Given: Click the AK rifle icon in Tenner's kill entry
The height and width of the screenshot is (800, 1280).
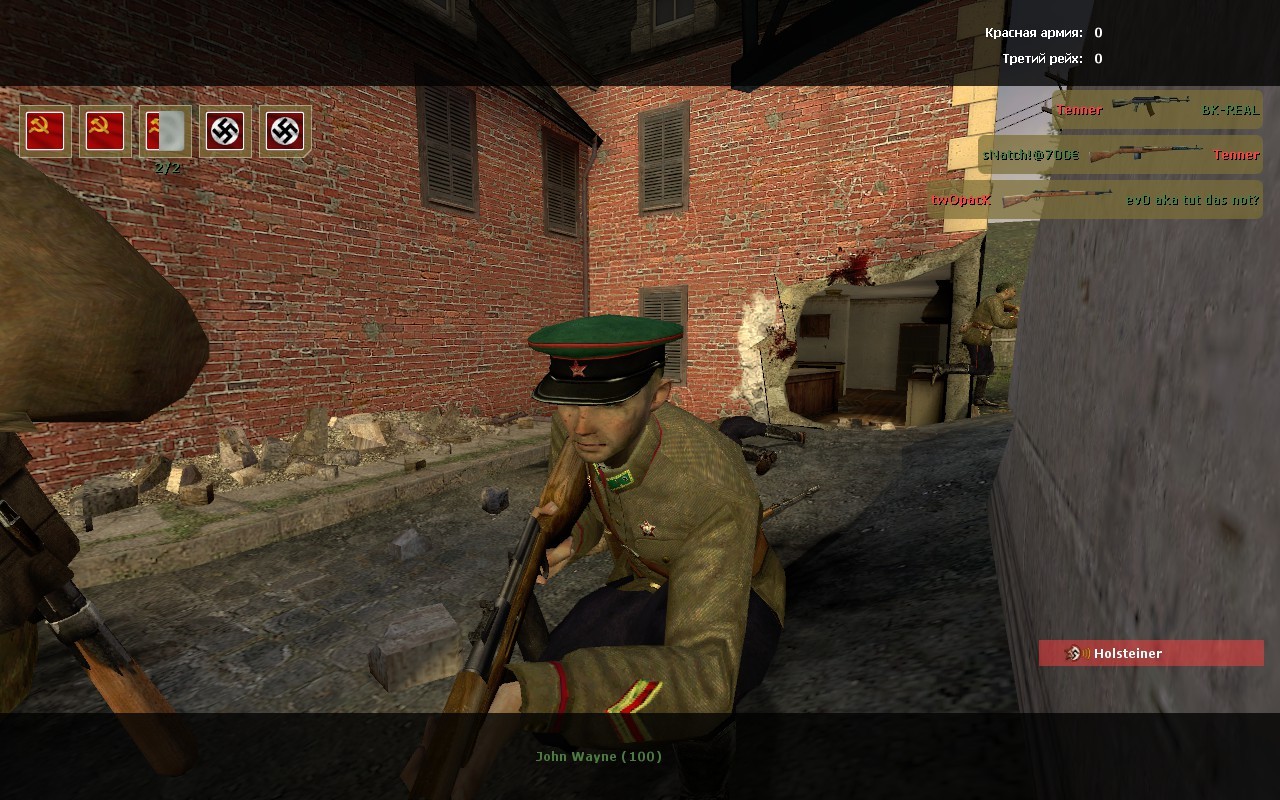Looking at the screenshot, I should 1150,110.
